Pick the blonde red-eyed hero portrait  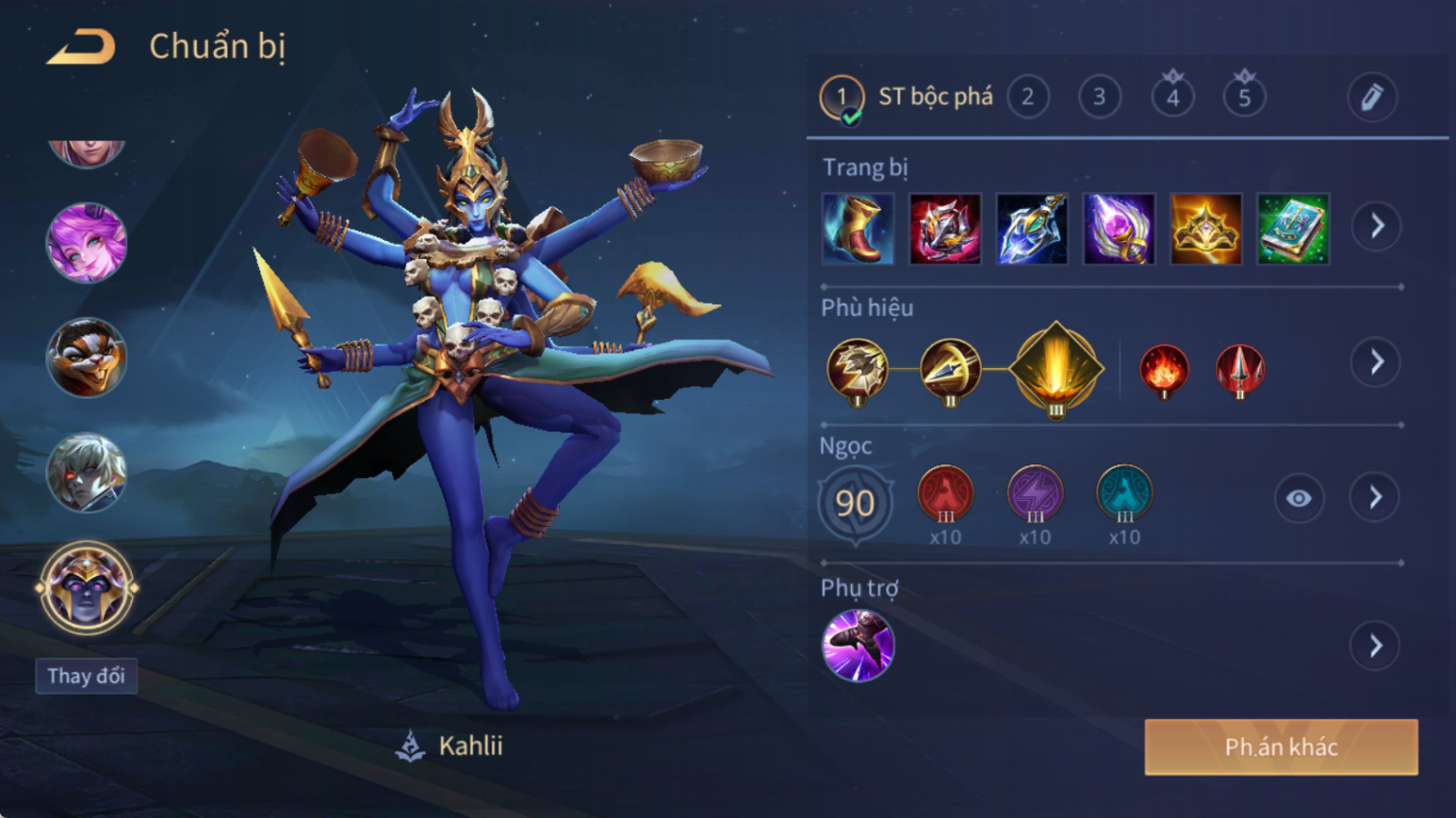click(x=87, y=472)
